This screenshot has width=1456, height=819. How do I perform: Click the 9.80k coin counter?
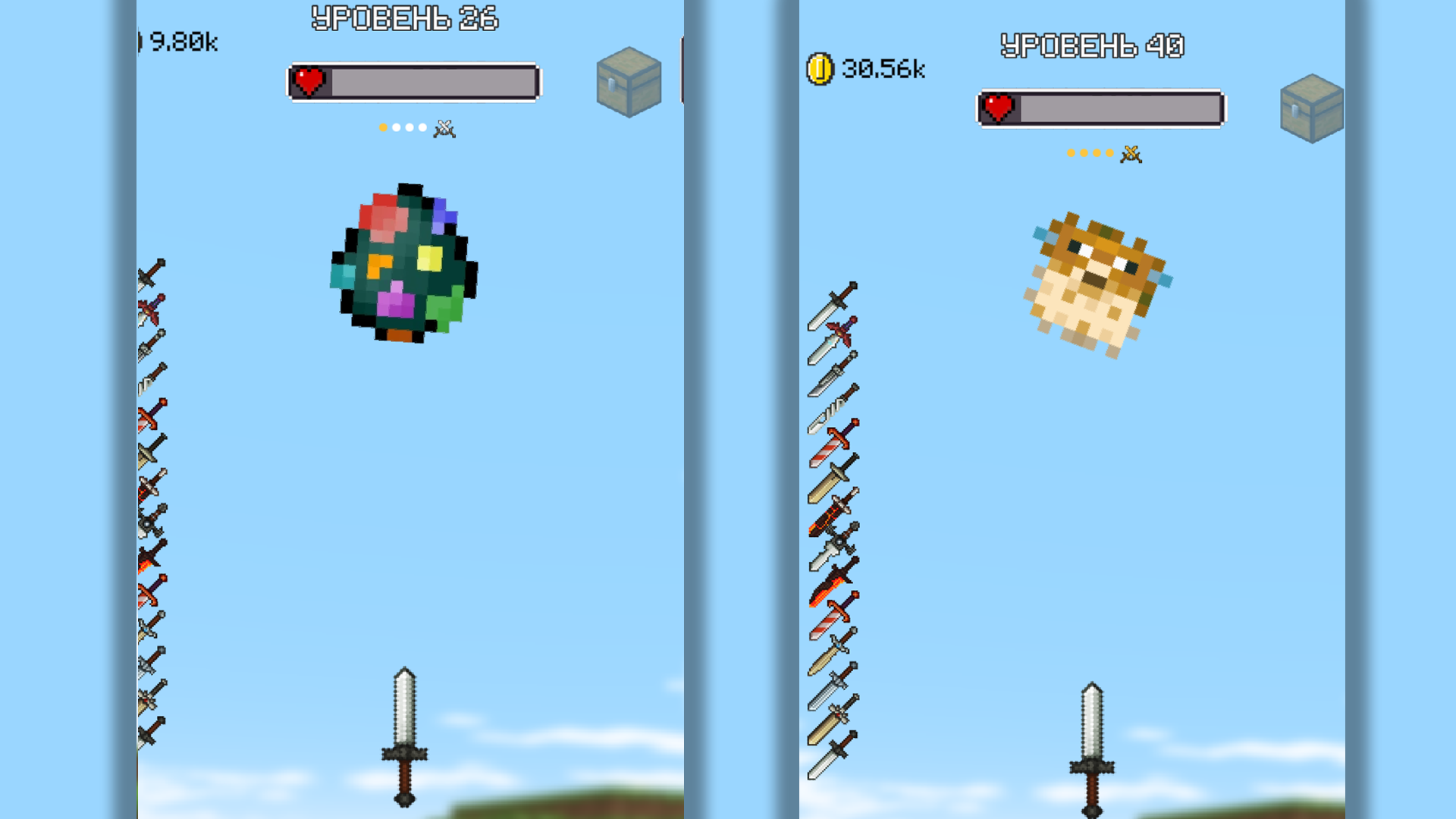coord(184,42)
